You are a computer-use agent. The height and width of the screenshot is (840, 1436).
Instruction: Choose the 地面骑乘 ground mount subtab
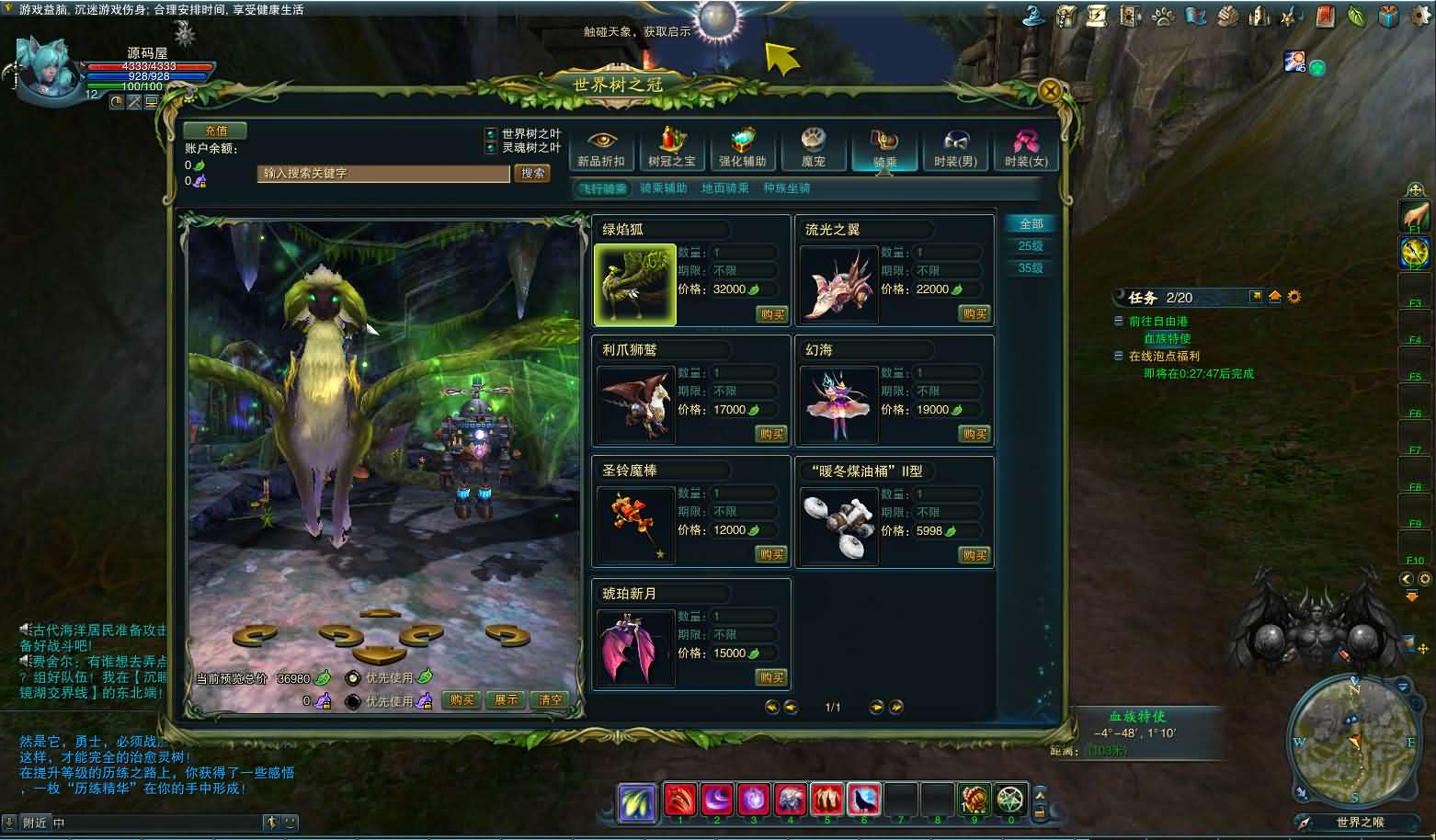point(724,188)
